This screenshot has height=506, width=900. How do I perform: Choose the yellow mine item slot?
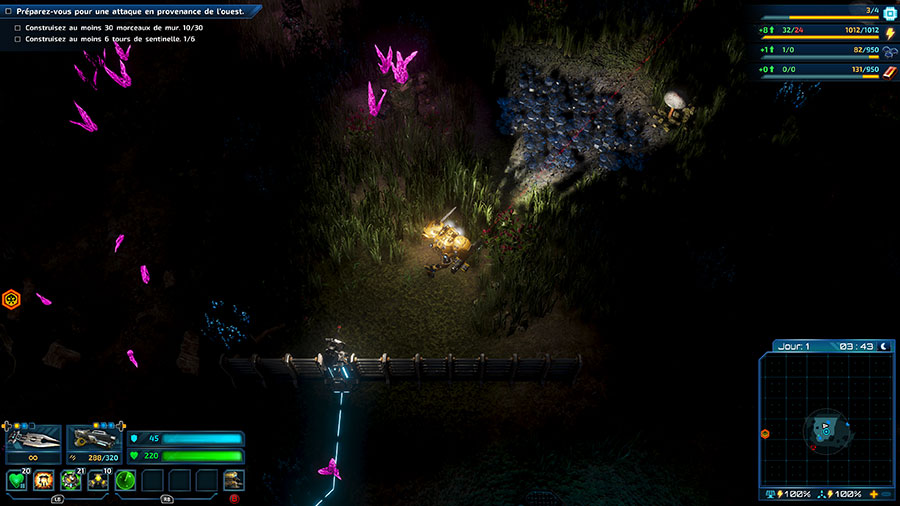pyautogui.click(x=98, y=481)
